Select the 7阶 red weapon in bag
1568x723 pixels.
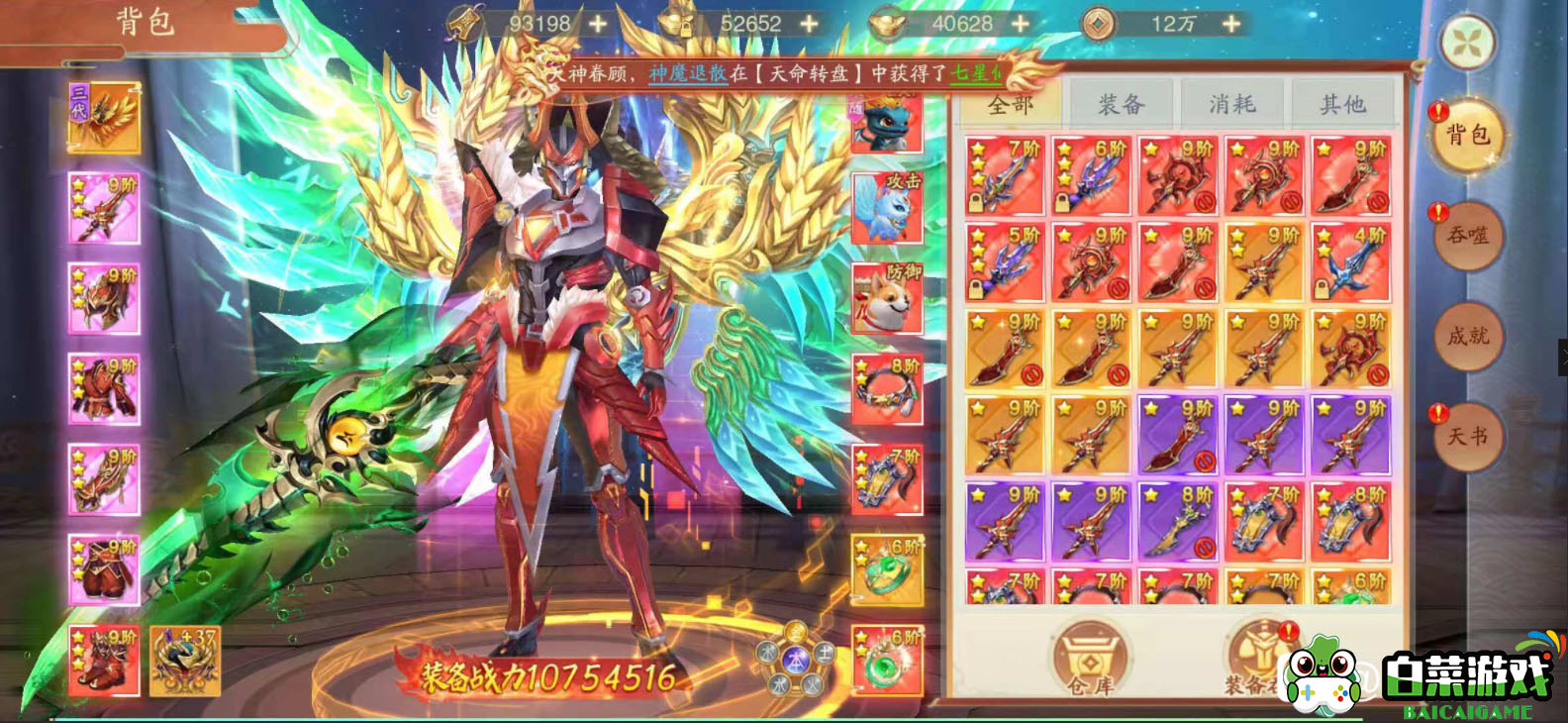coord(1005,176)
